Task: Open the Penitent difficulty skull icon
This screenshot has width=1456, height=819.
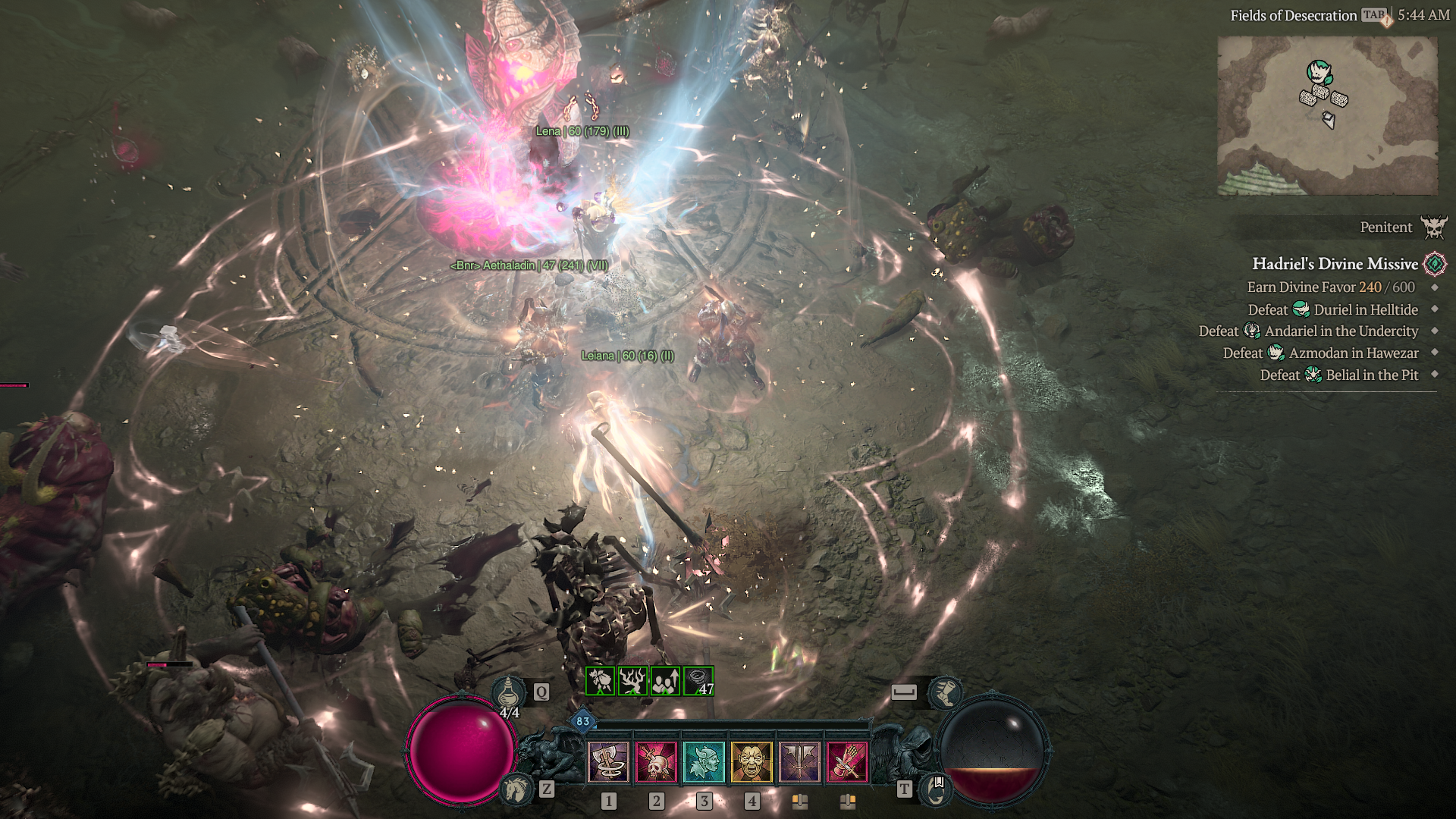Action: [x=1434, y=227]
